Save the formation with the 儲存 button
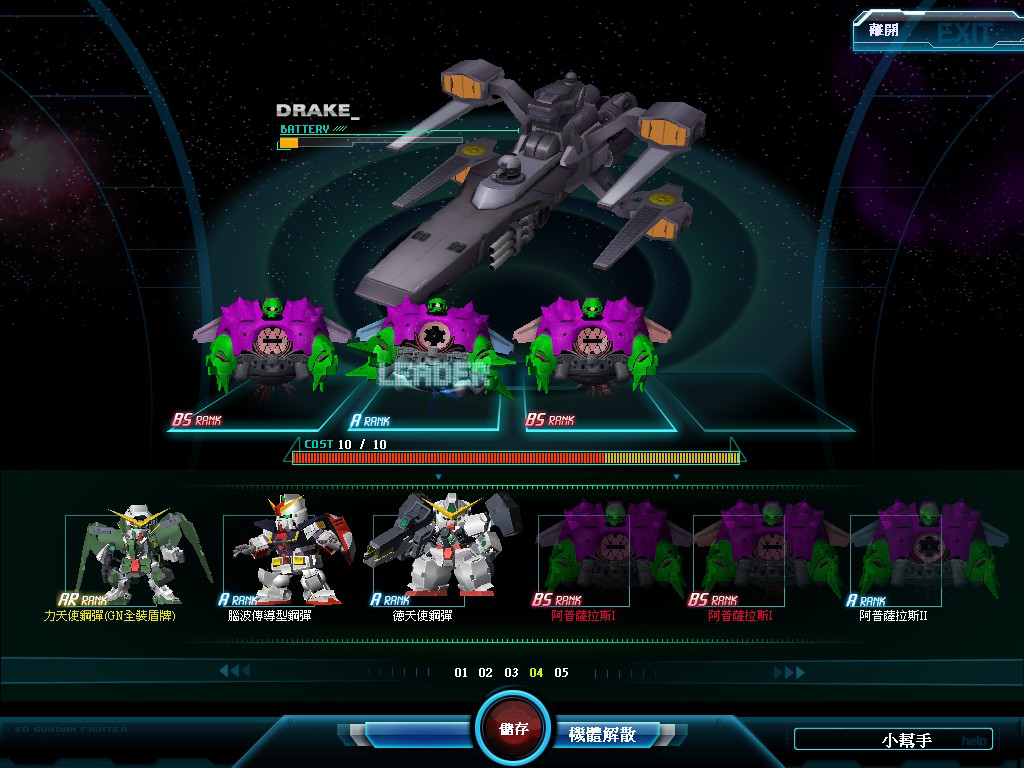This screenshot has height=768, width=1024. [514, 728]
